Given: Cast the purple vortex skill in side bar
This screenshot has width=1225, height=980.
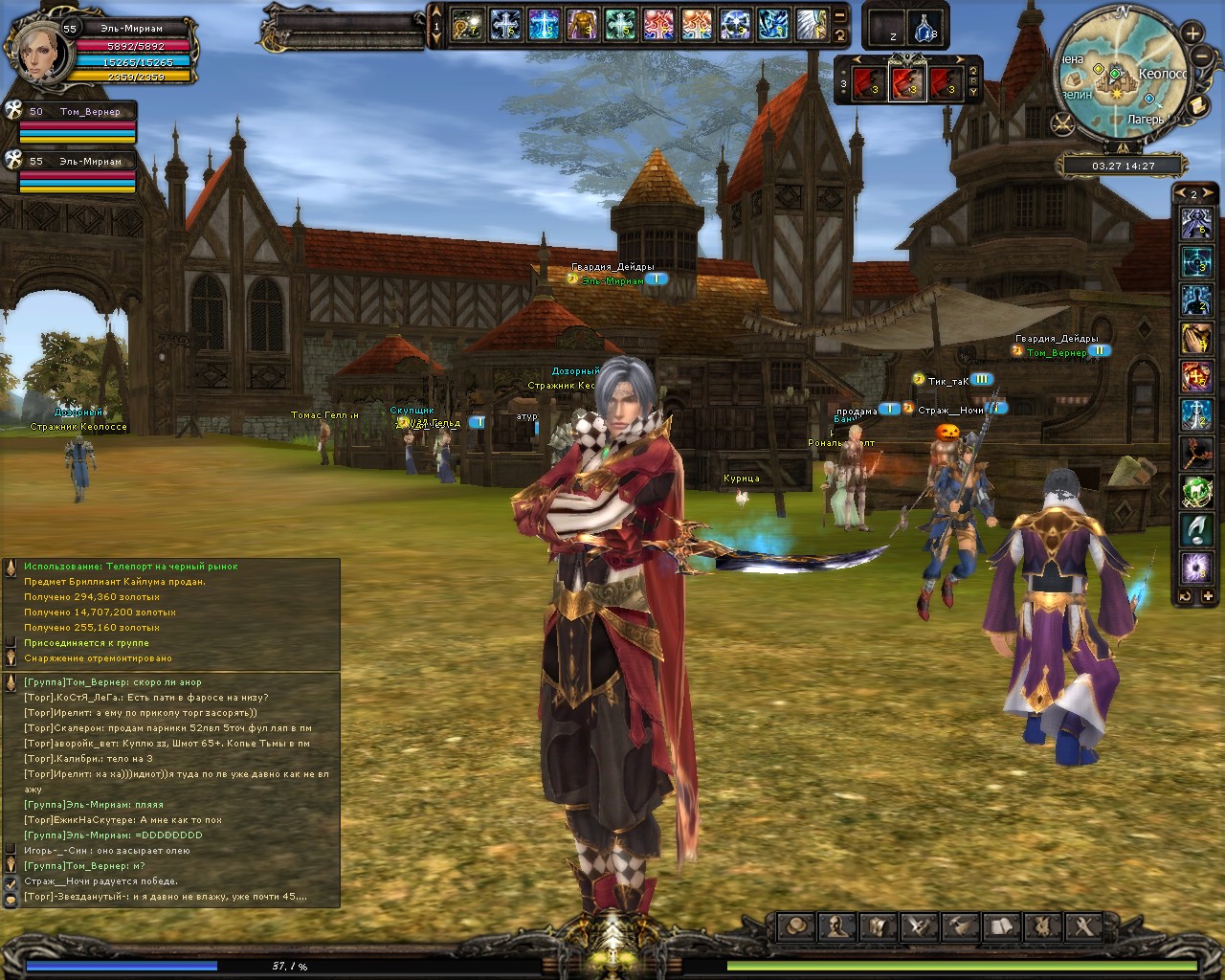Looking at the screenshot, I should 1196,568.
